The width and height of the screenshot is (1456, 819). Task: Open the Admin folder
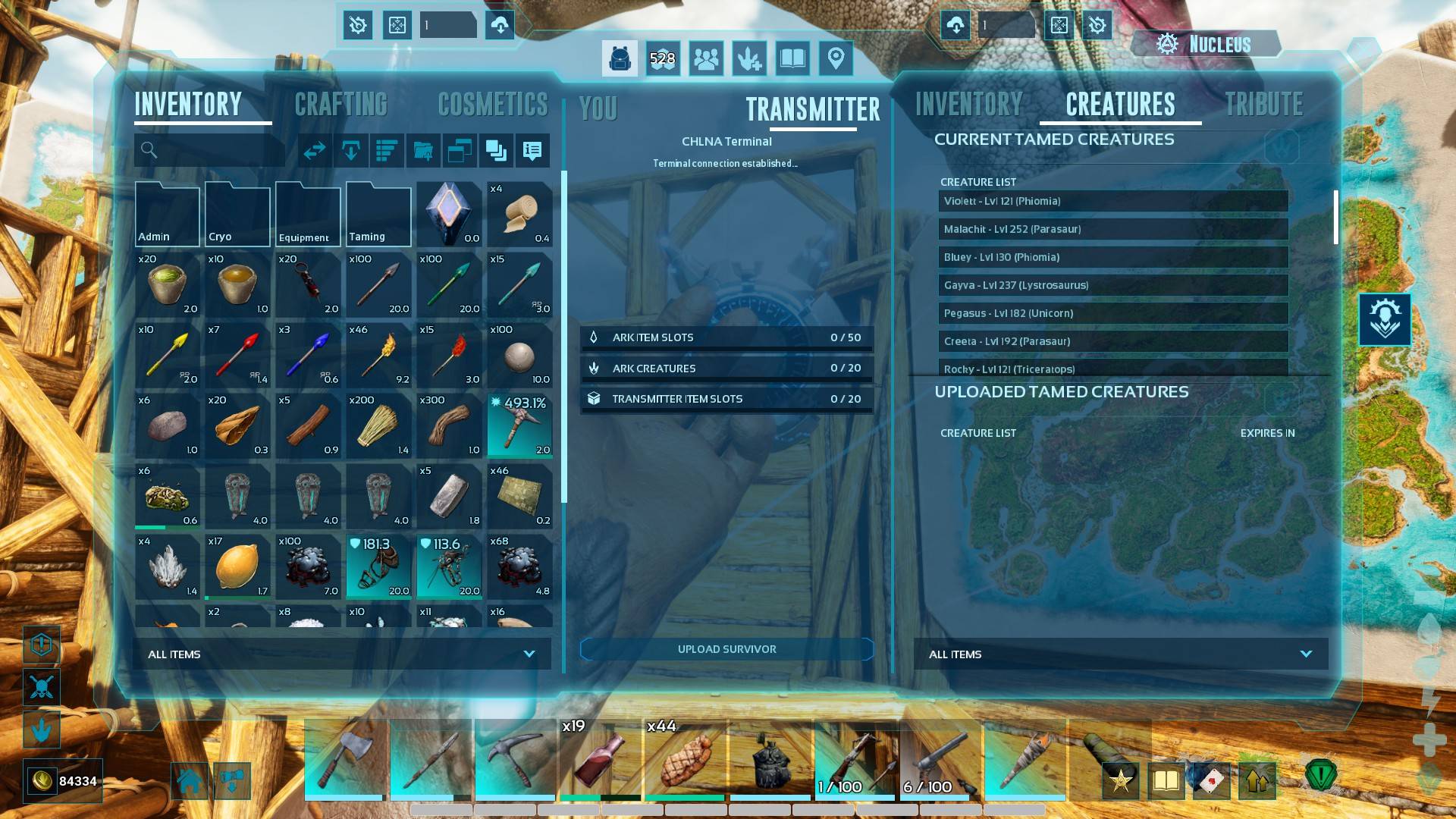[167, 215]
